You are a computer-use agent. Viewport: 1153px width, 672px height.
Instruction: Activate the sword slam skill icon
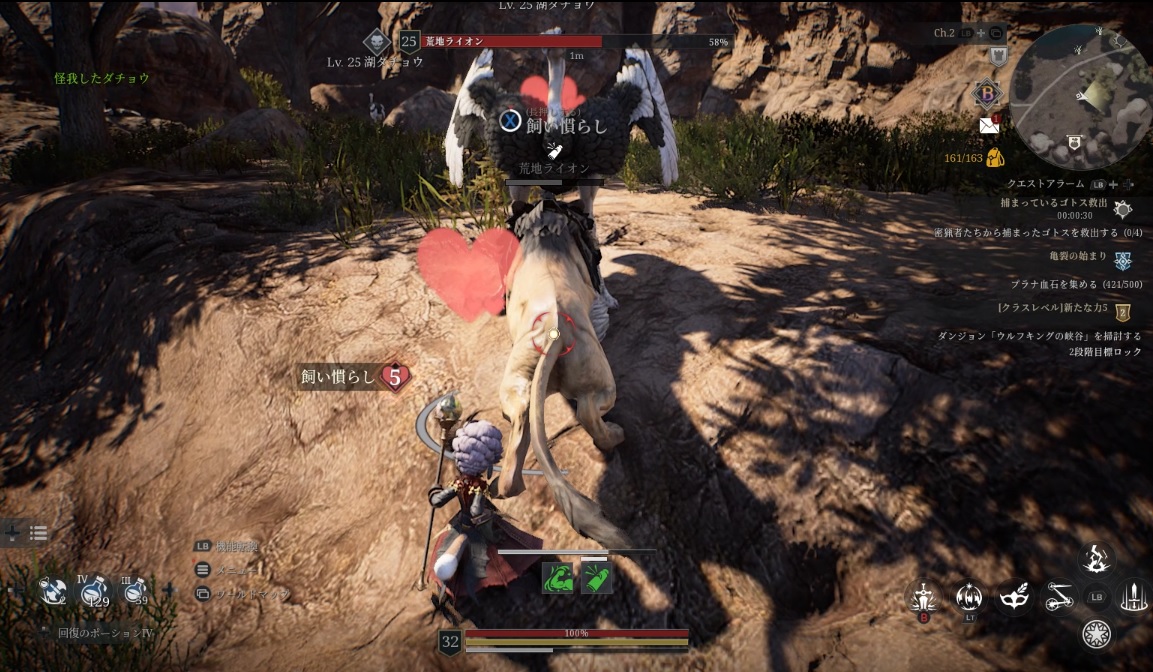[921, 598]
